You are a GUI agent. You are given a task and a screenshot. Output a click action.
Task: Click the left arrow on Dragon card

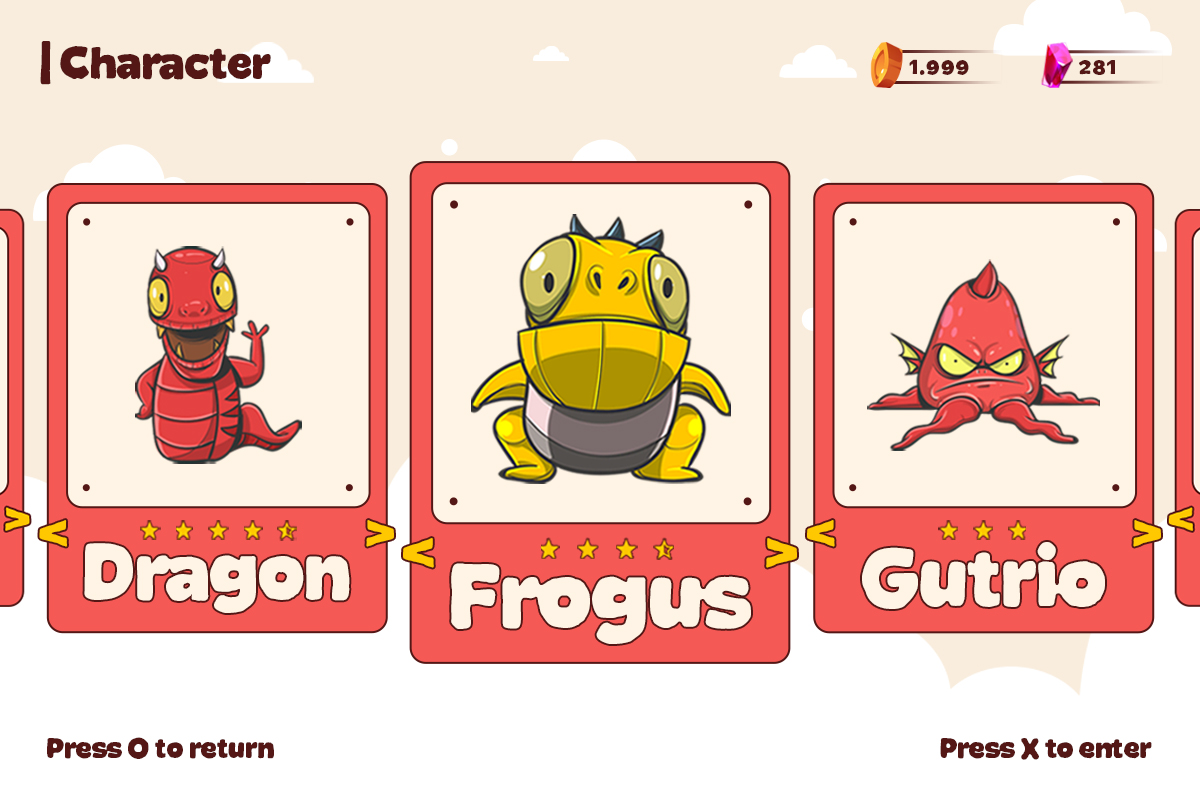pos(53,534)
